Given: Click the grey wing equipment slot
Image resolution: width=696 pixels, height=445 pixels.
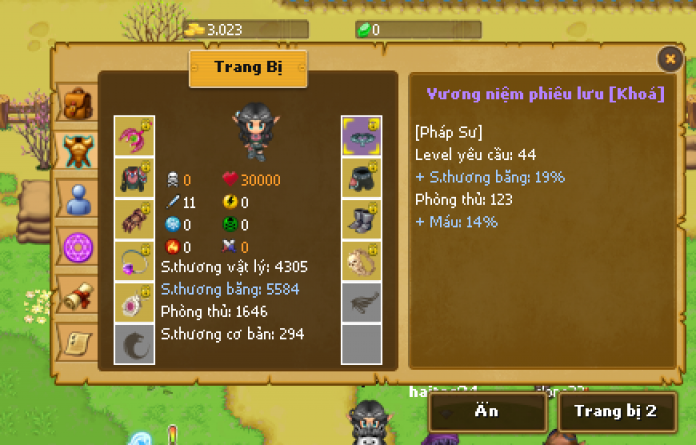Looking at the screenshot, I should tap(361, 302).
